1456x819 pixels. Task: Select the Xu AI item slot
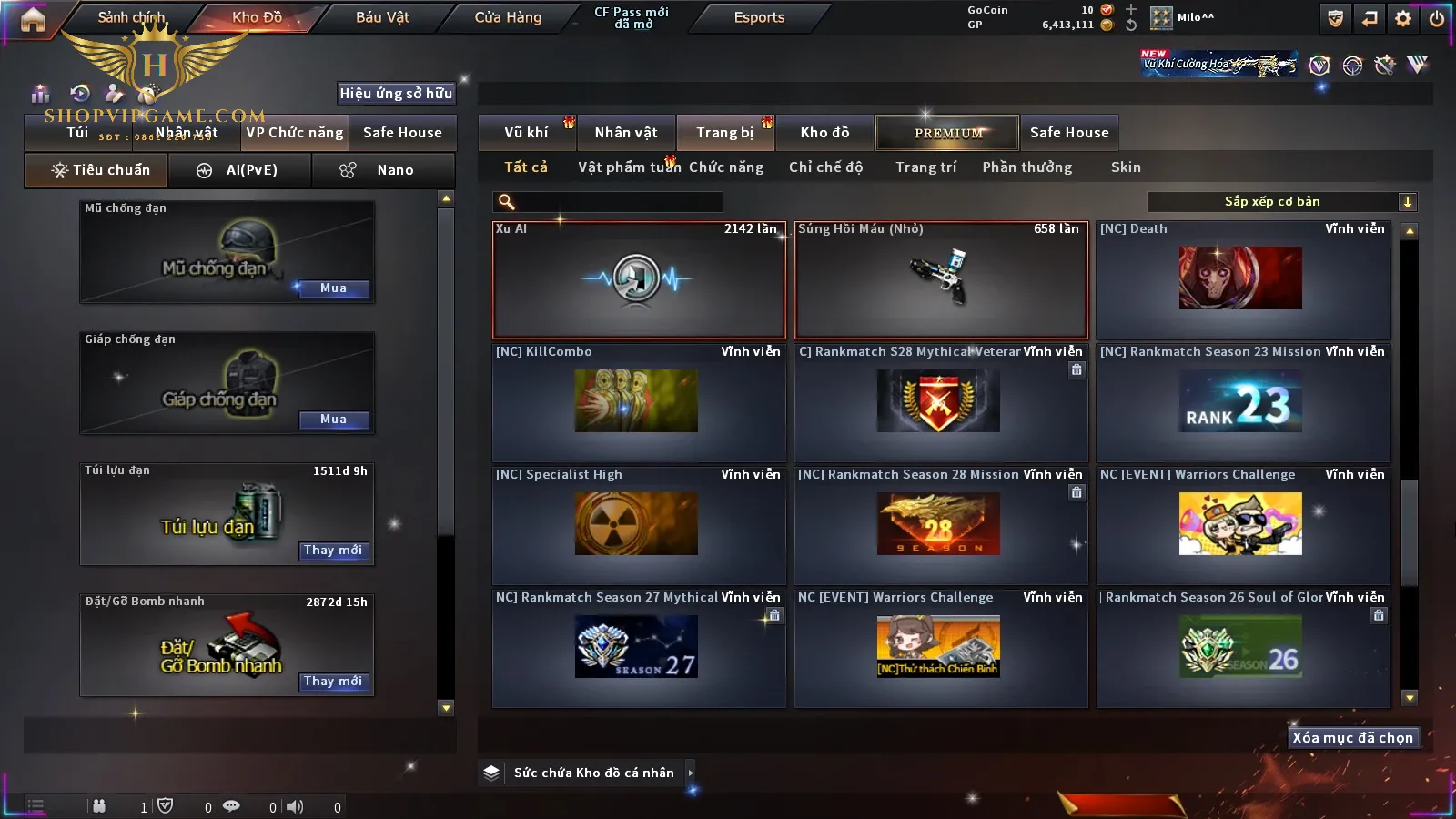pos(638,279)
